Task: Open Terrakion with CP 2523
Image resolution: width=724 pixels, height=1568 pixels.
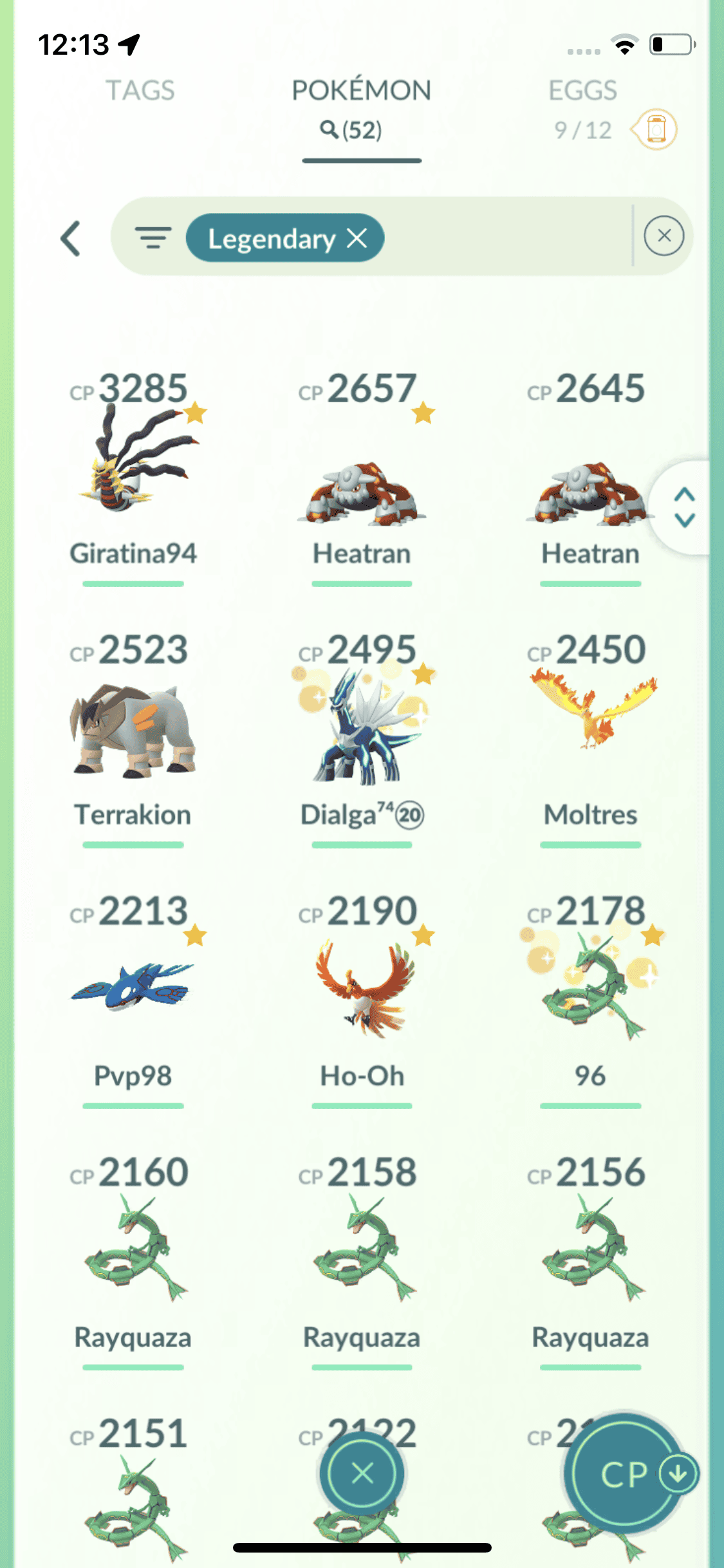Action: [133, 734]
